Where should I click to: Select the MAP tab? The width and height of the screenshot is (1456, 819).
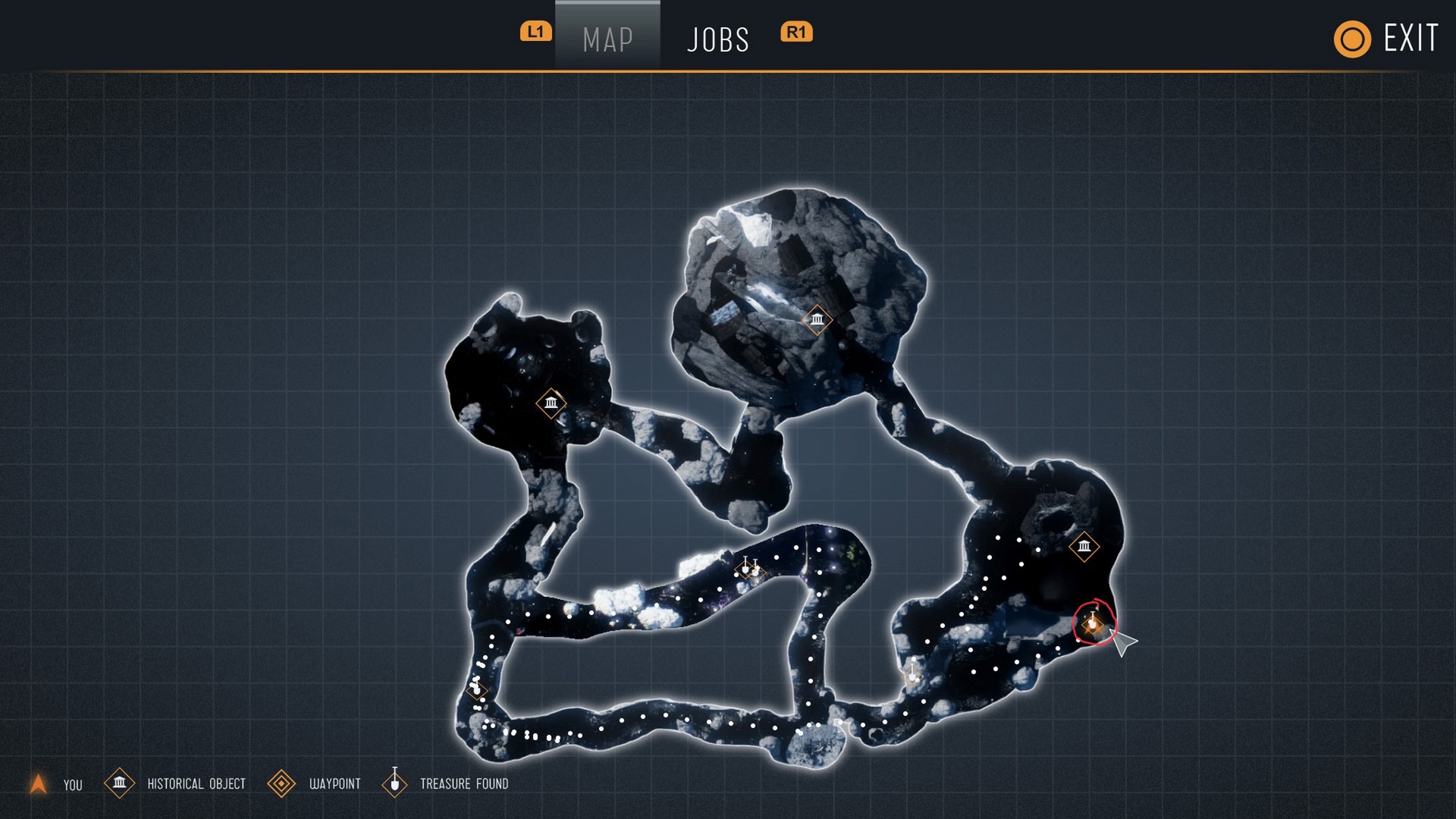click(x=607, y=39)
